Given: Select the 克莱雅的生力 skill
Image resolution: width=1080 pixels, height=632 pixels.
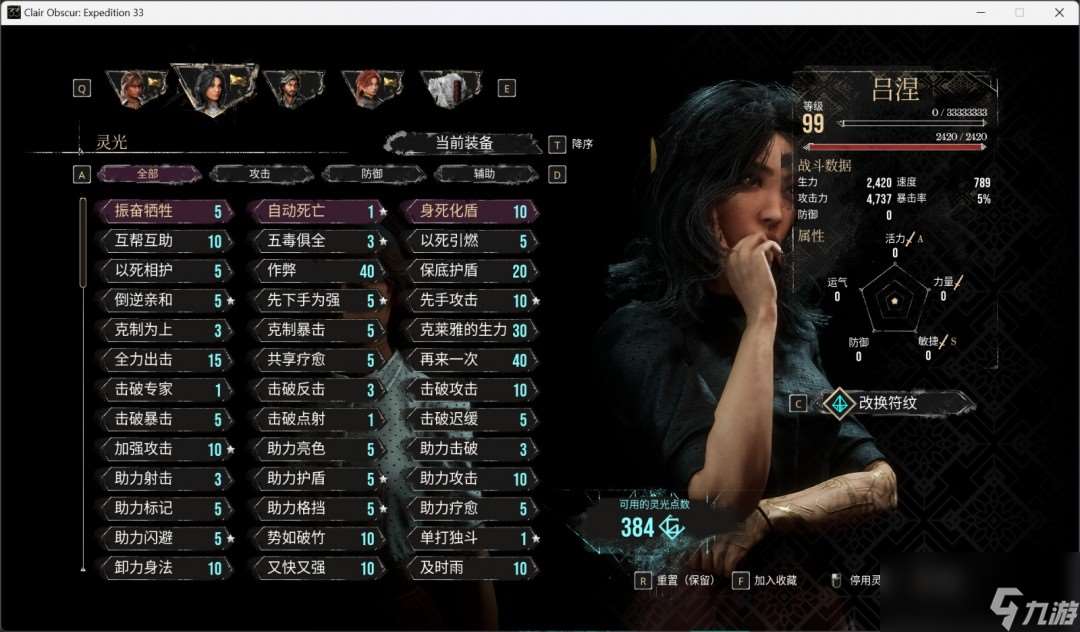Looking at the screenshot, I should pos(470,330).
